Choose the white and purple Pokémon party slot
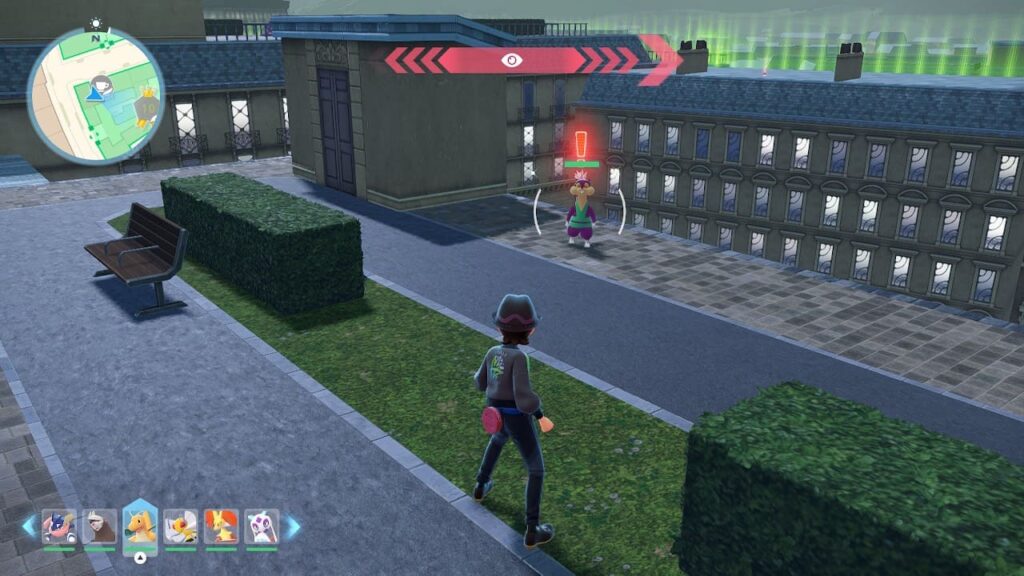The image size is (1024, 576). (x=261, y=526)
